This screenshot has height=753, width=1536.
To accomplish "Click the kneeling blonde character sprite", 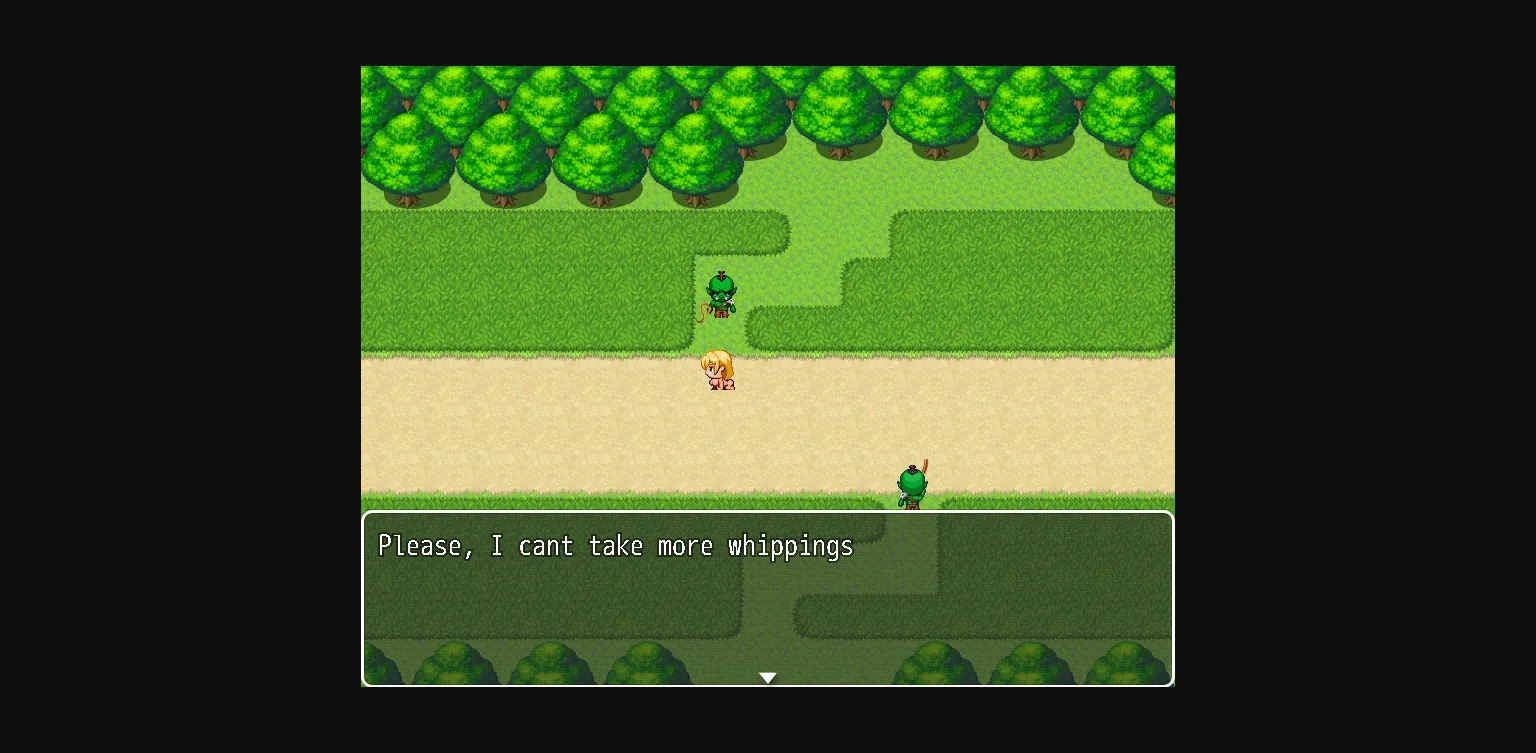I will click(719, 369).
